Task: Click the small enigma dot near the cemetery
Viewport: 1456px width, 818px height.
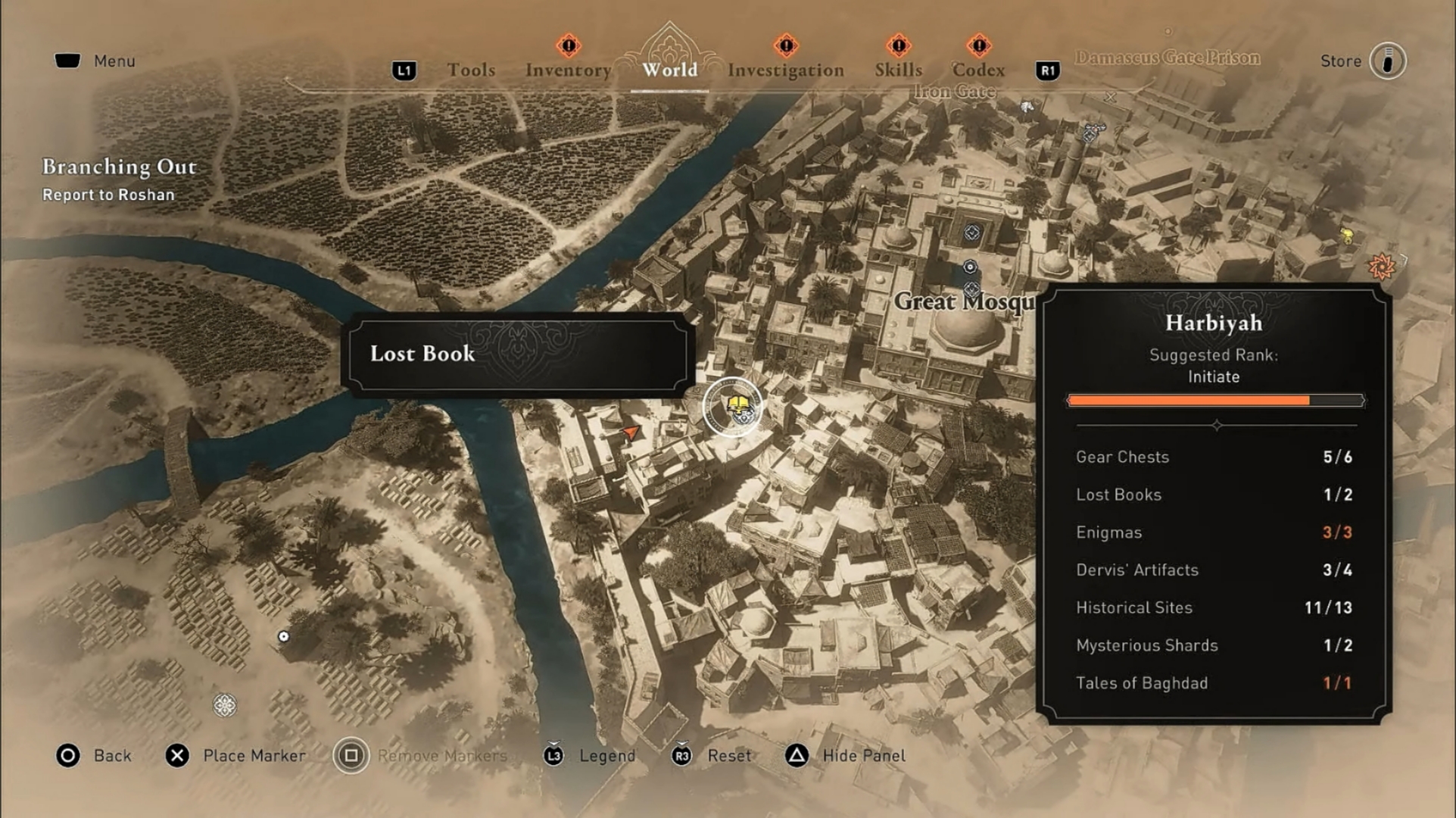Action: (284, 636)
